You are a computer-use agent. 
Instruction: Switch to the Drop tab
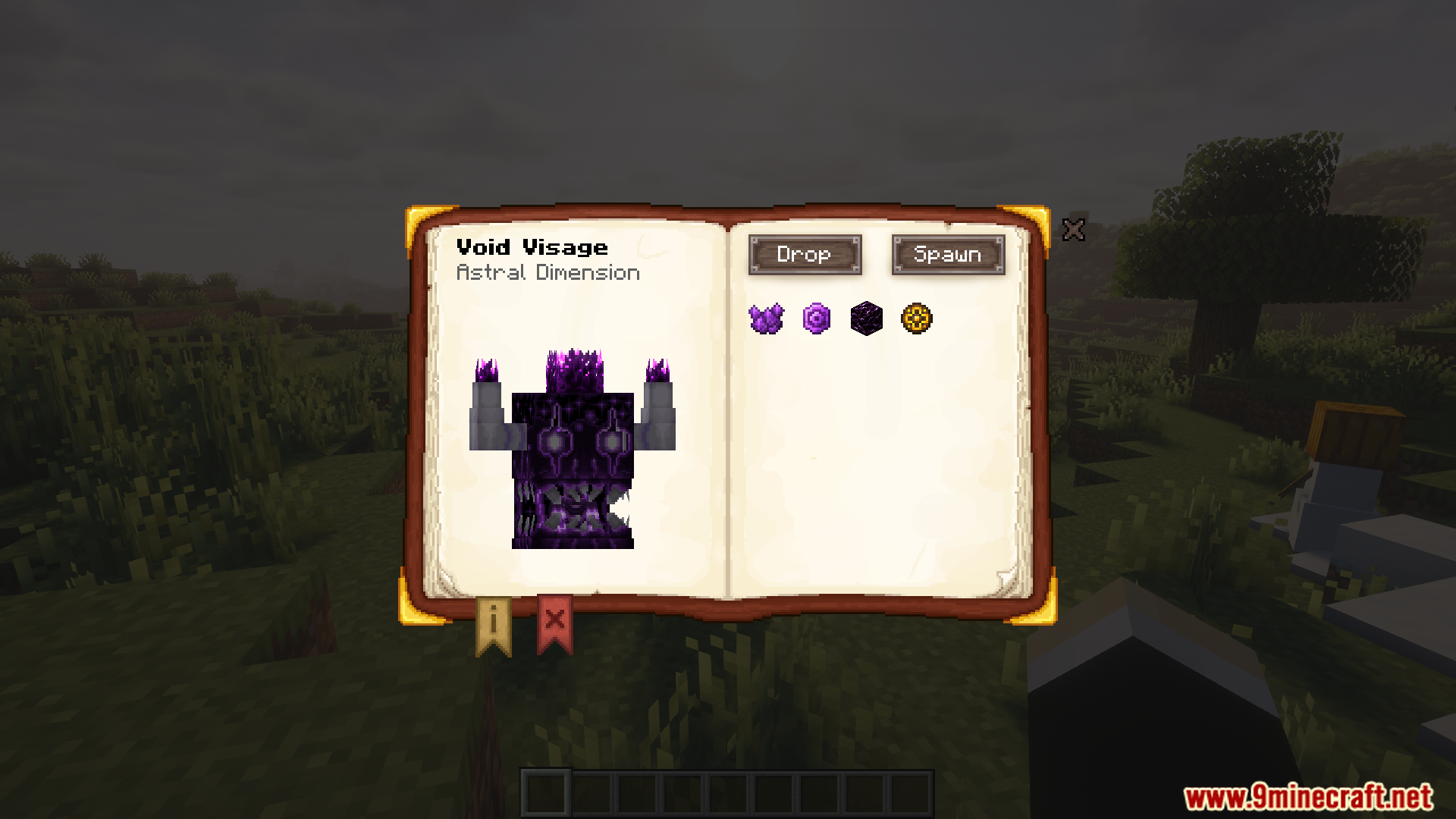[x=805, y=255]
